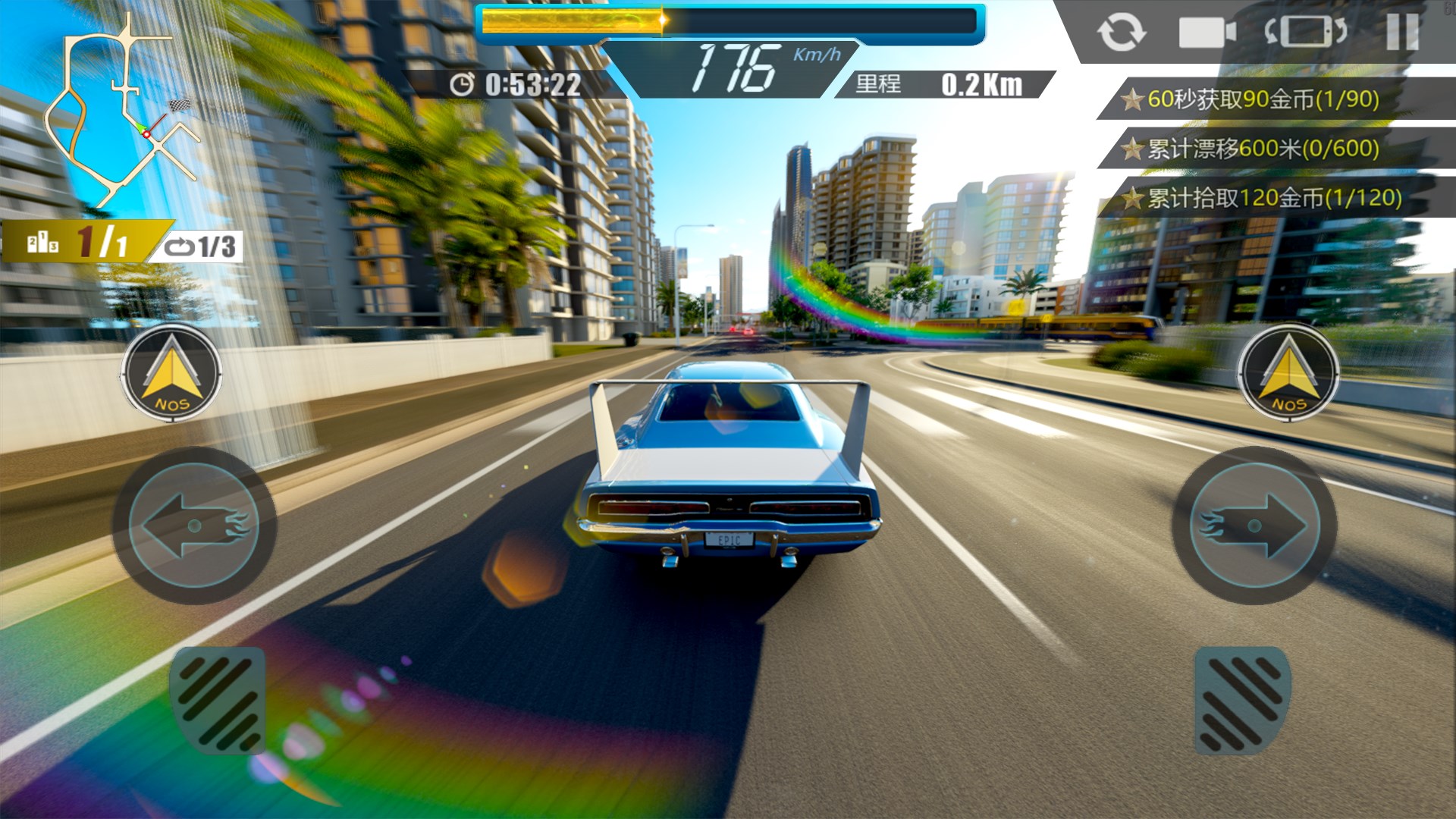The image size is (1456, 819).
Task: Hit the right striped gas pedal
Action: pos(1242,701)
